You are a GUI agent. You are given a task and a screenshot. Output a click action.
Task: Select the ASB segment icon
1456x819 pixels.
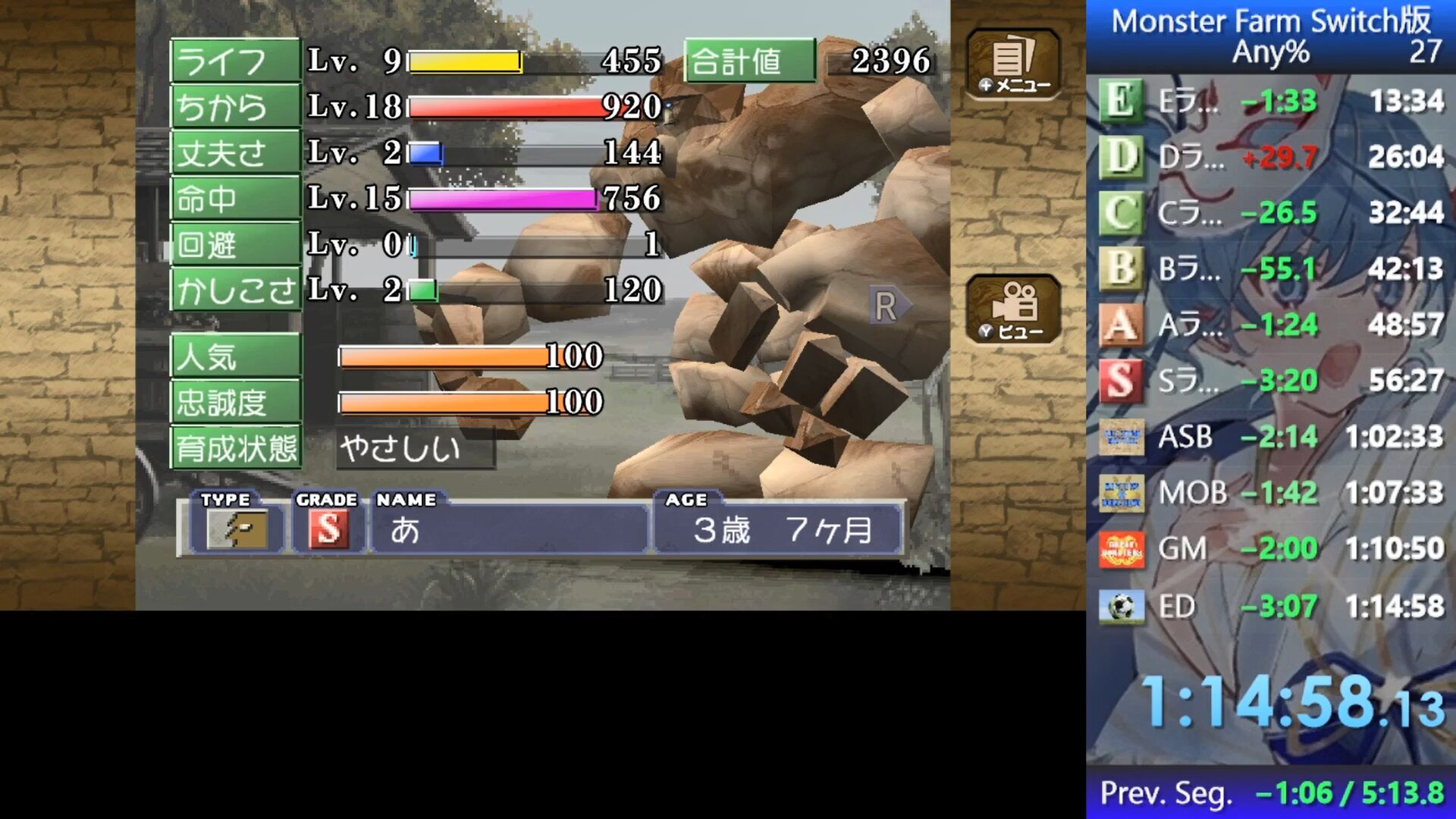pos(1122,436)
